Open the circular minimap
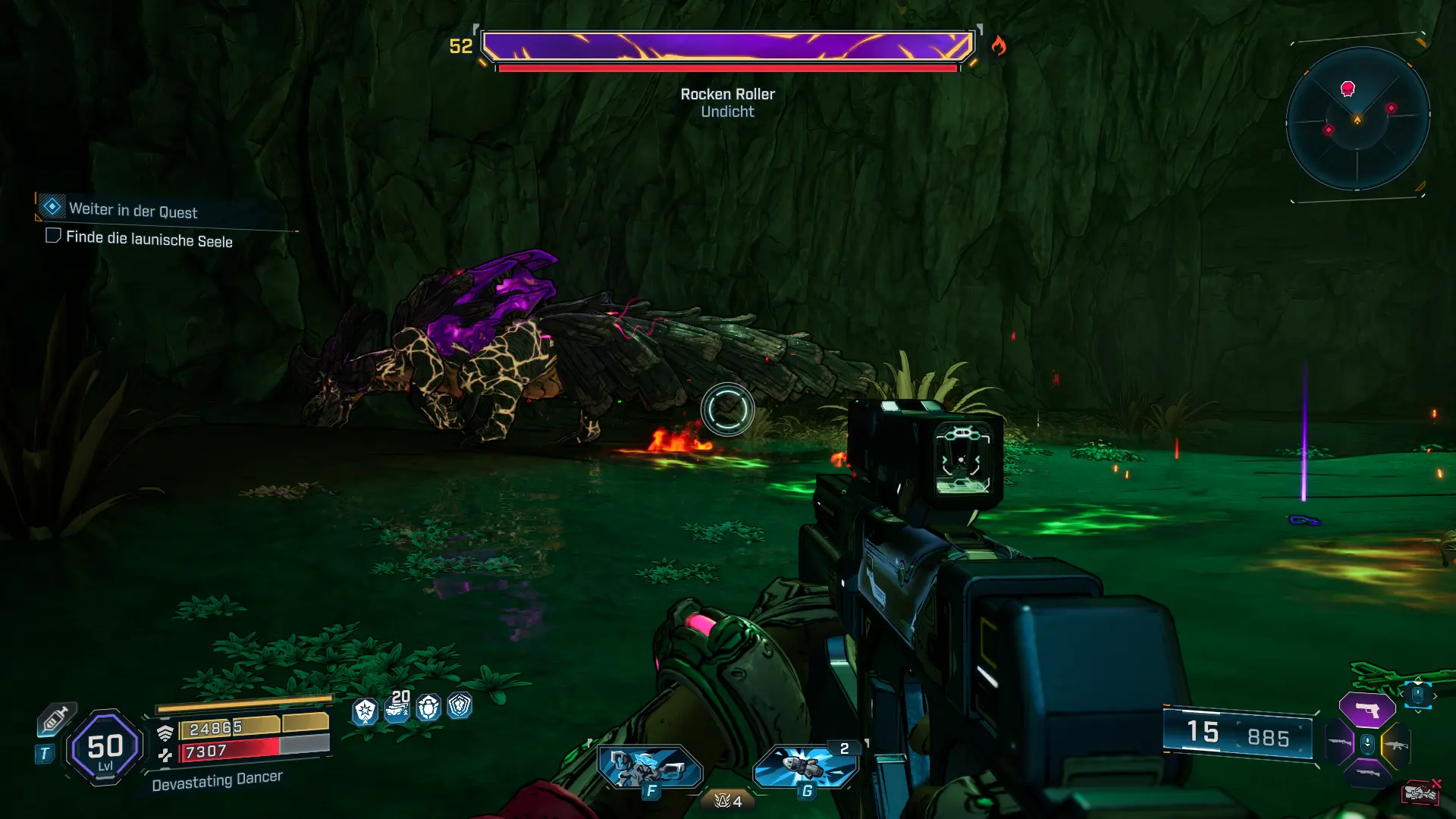The height and width of the screenshot is (819, 1456). click(x=1357, y=119)
